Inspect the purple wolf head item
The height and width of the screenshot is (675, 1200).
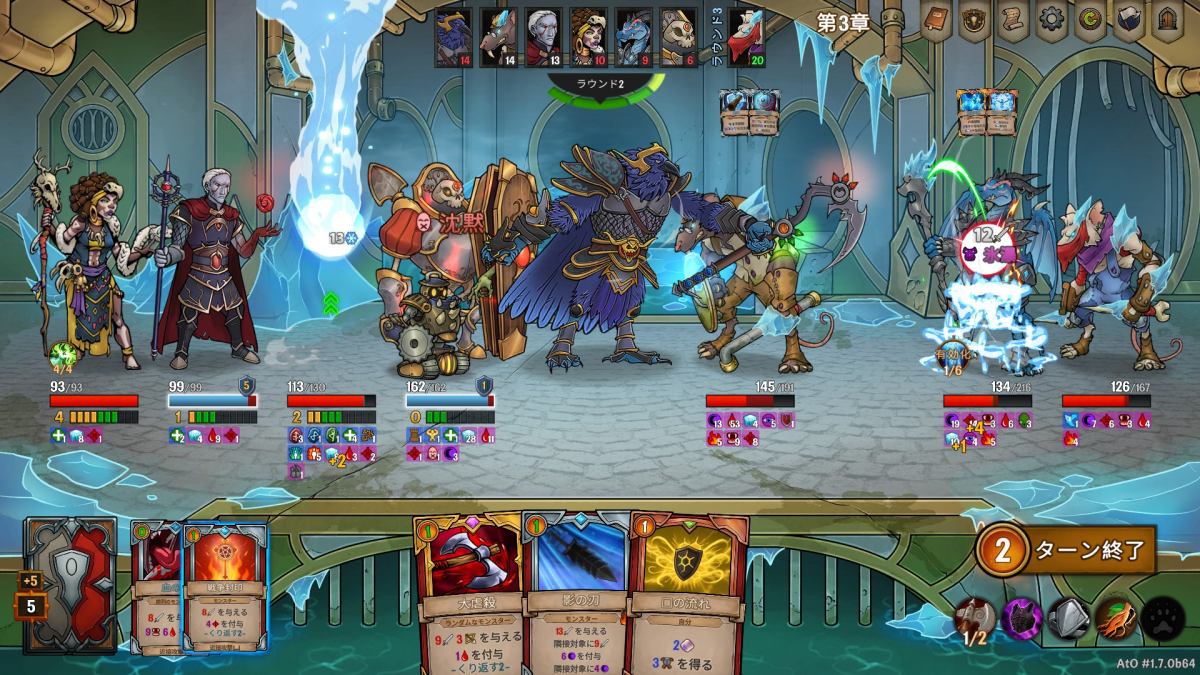(x=1021, y=617)
